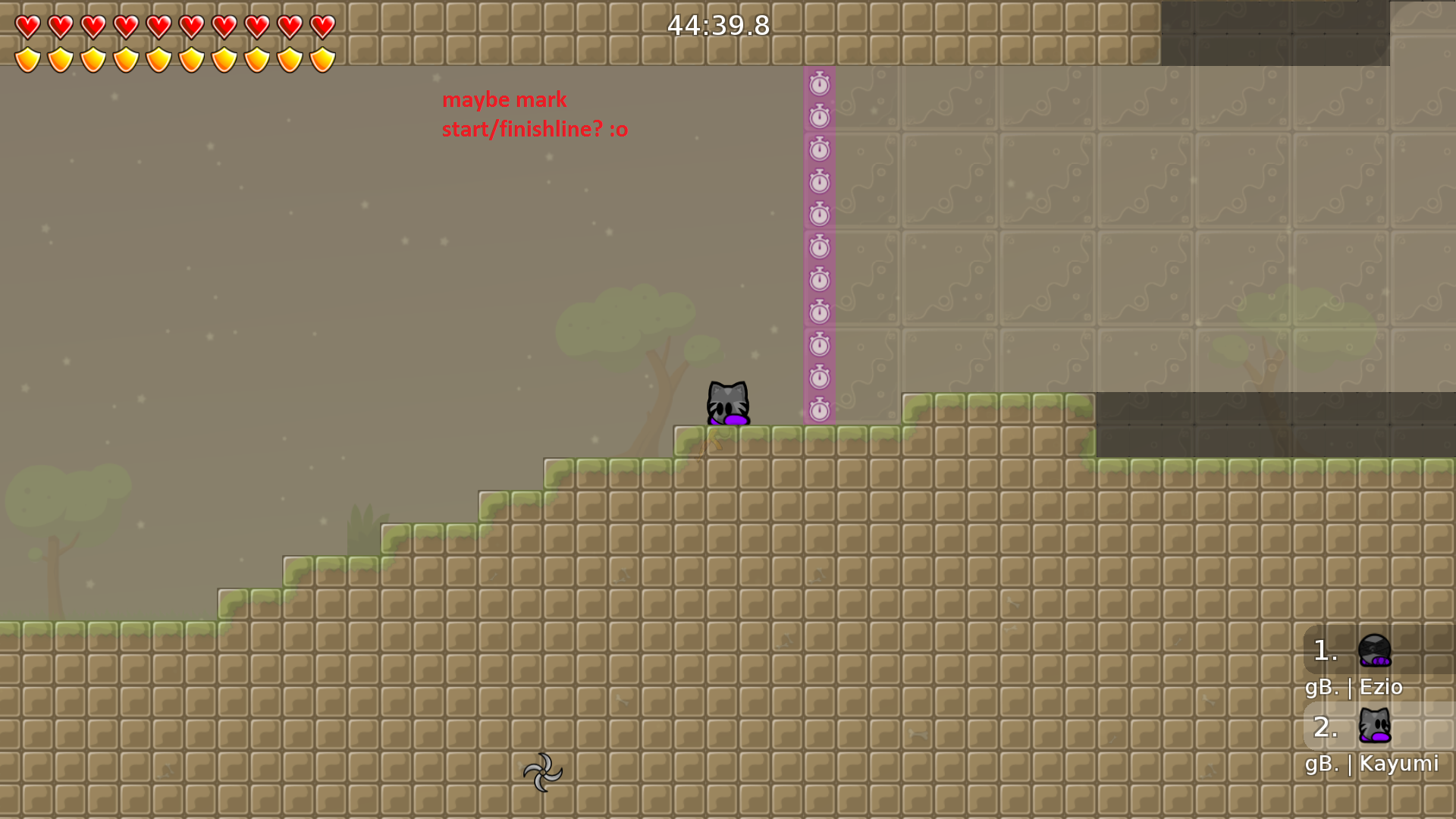The height and width of the screenshot is (819, 1456).
Task: Select the gB. | Ezio leaderboard entry
Action: pos(1354,687)
